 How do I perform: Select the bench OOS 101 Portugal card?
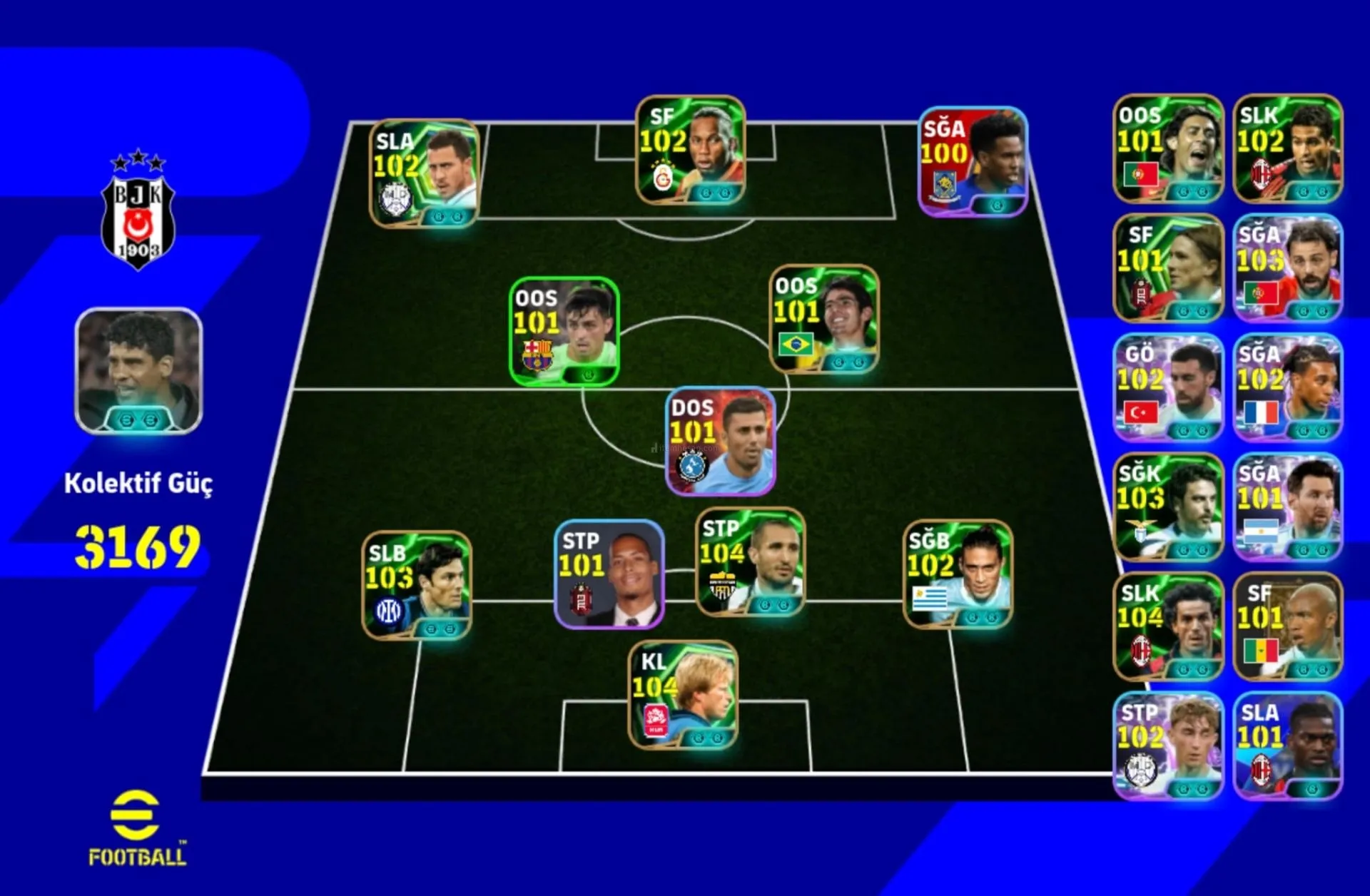[1168, 149]
